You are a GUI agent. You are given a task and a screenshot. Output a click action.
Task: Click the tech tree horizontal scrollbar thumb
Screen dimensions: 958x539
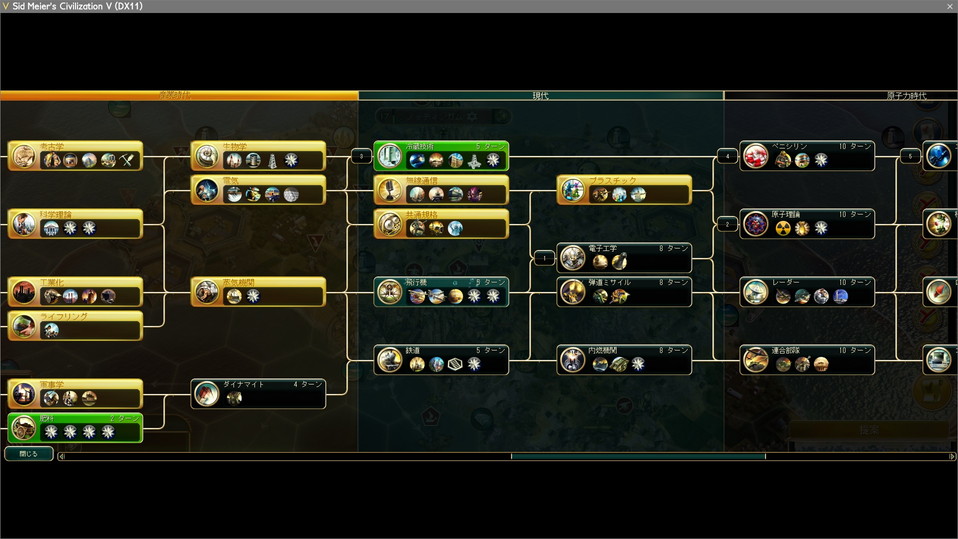638,456
